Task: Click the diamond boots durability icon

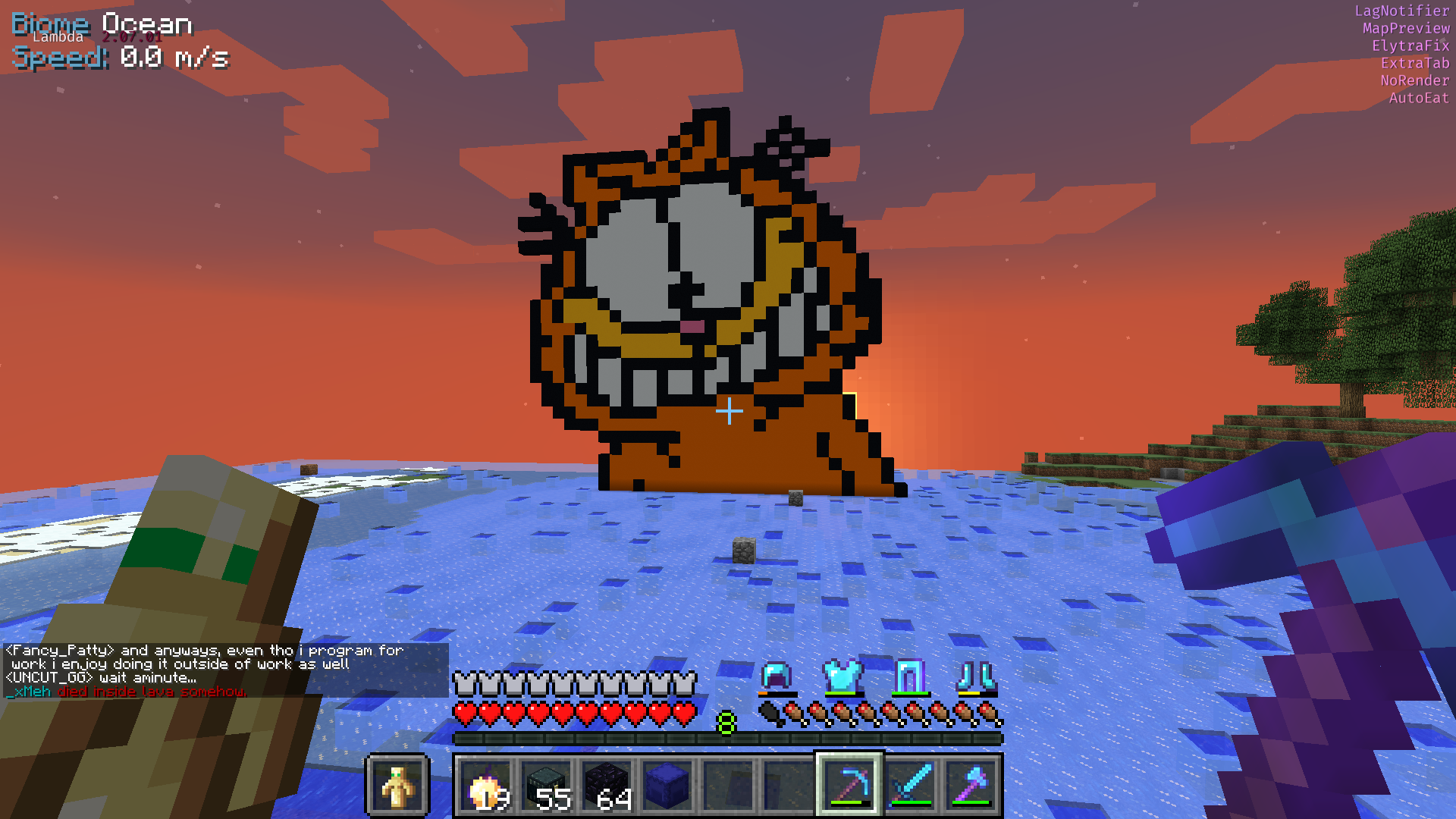Action: click(975, 677)
